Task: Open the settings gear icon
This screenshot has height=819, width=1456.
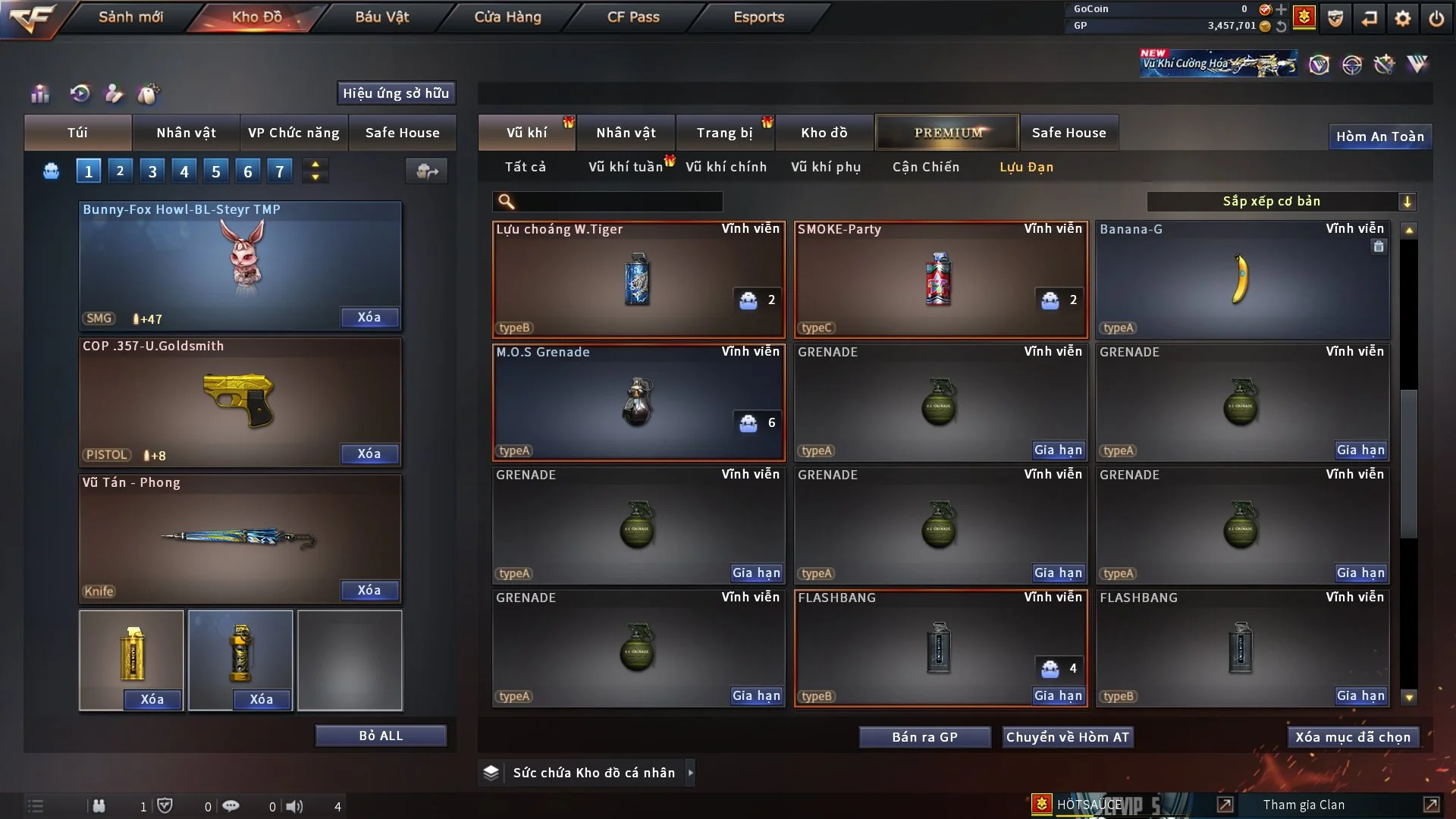Action: coord(1403,18)
